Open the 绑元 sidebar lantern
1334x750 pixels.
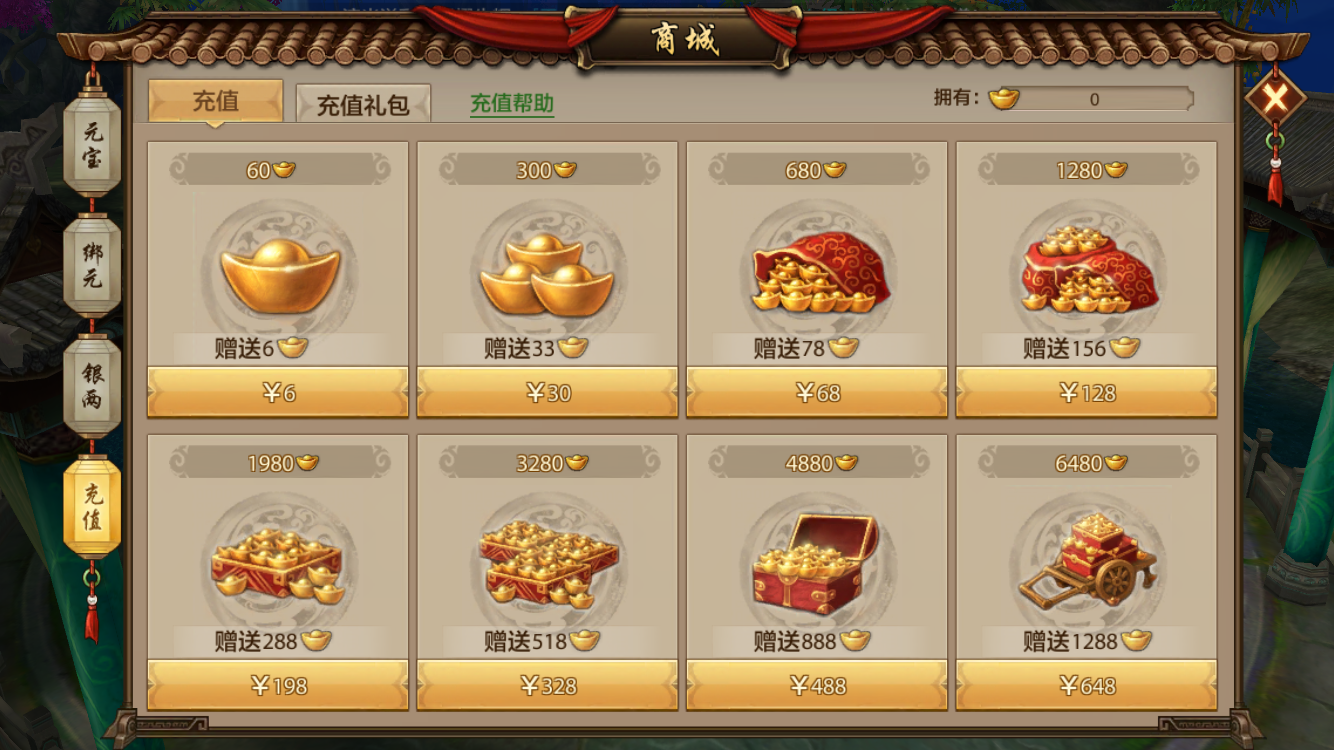[x=93, y=263]
